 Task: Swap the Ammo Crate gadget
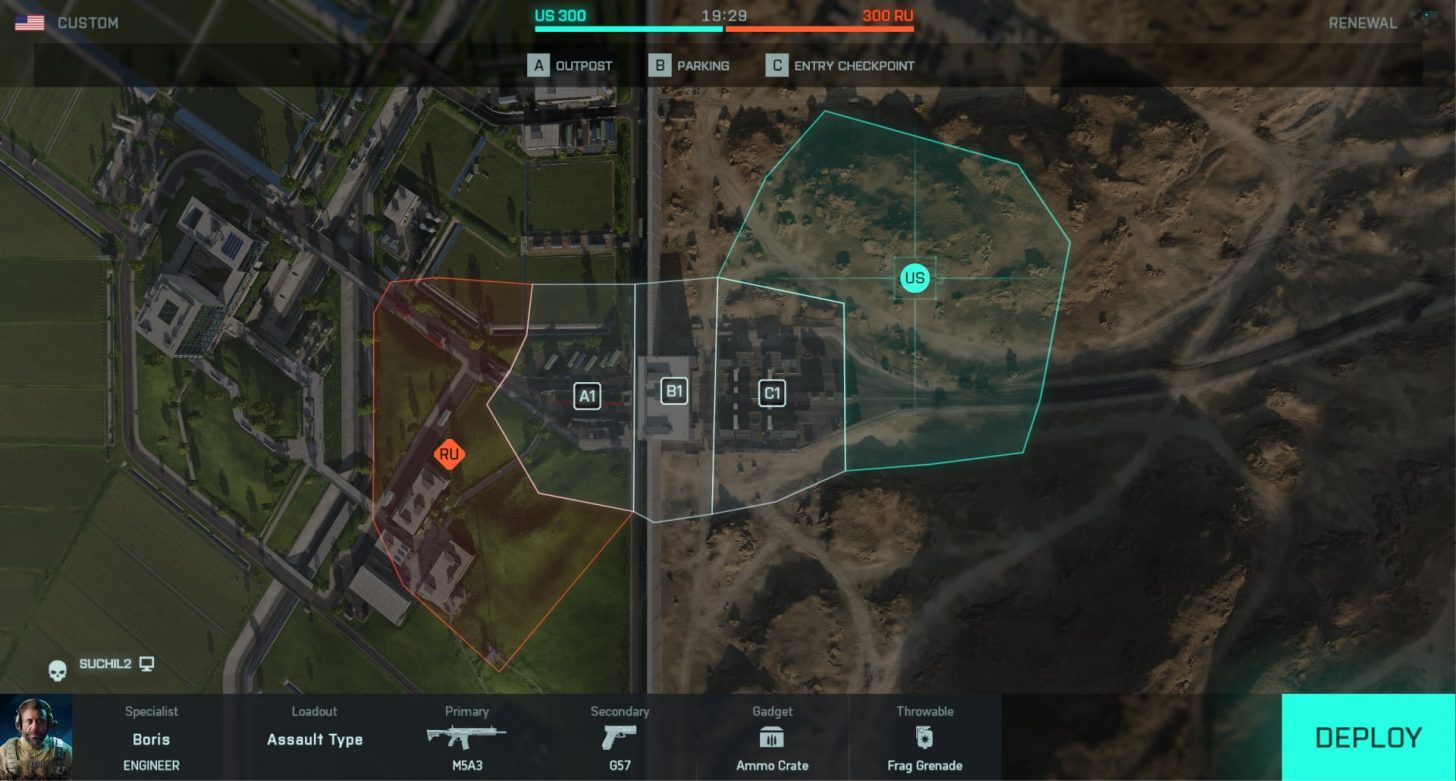pyautogui.click(x=772, y=739)
